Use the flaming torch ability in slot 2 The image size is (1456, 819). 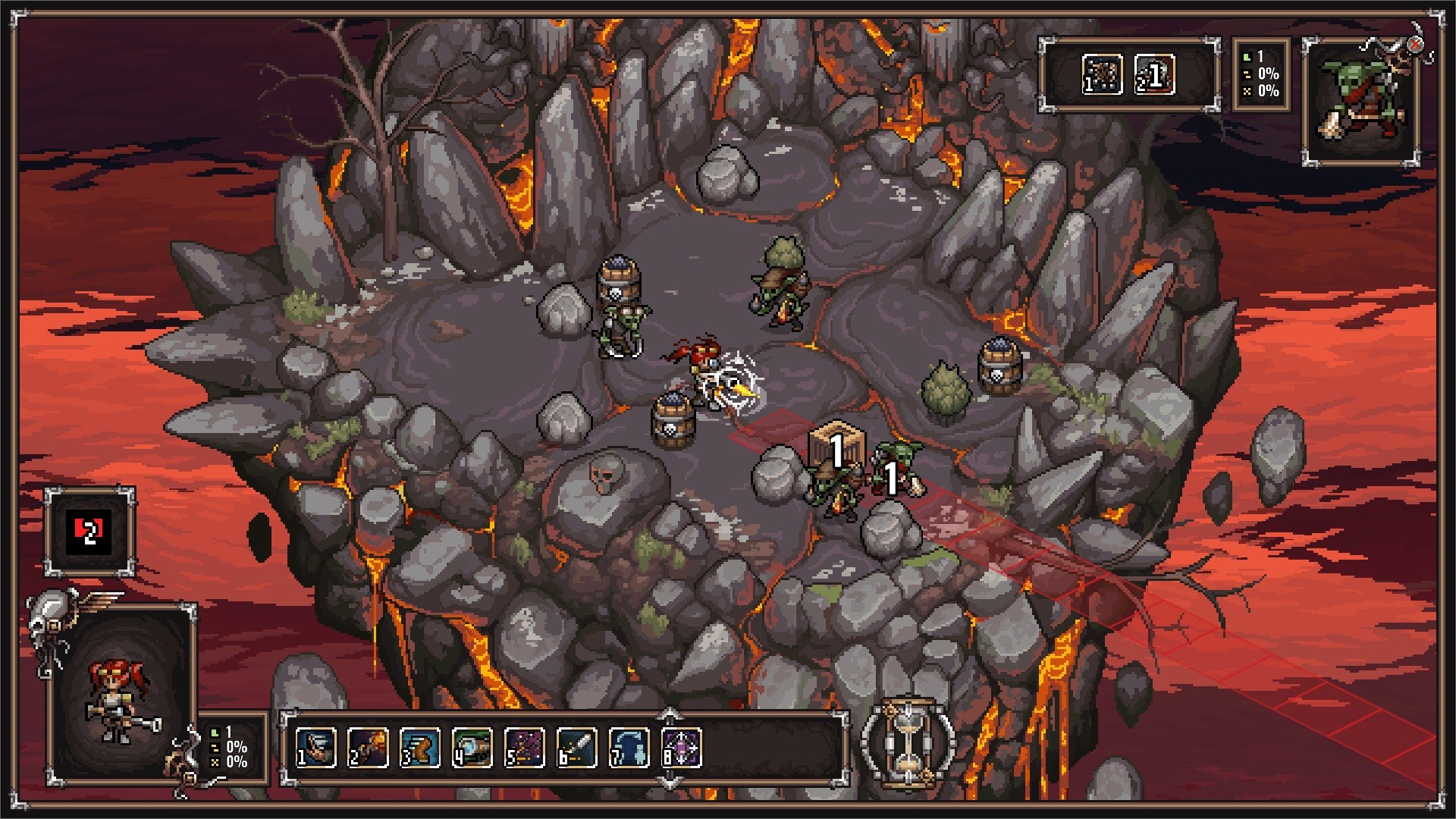point(368,748)
